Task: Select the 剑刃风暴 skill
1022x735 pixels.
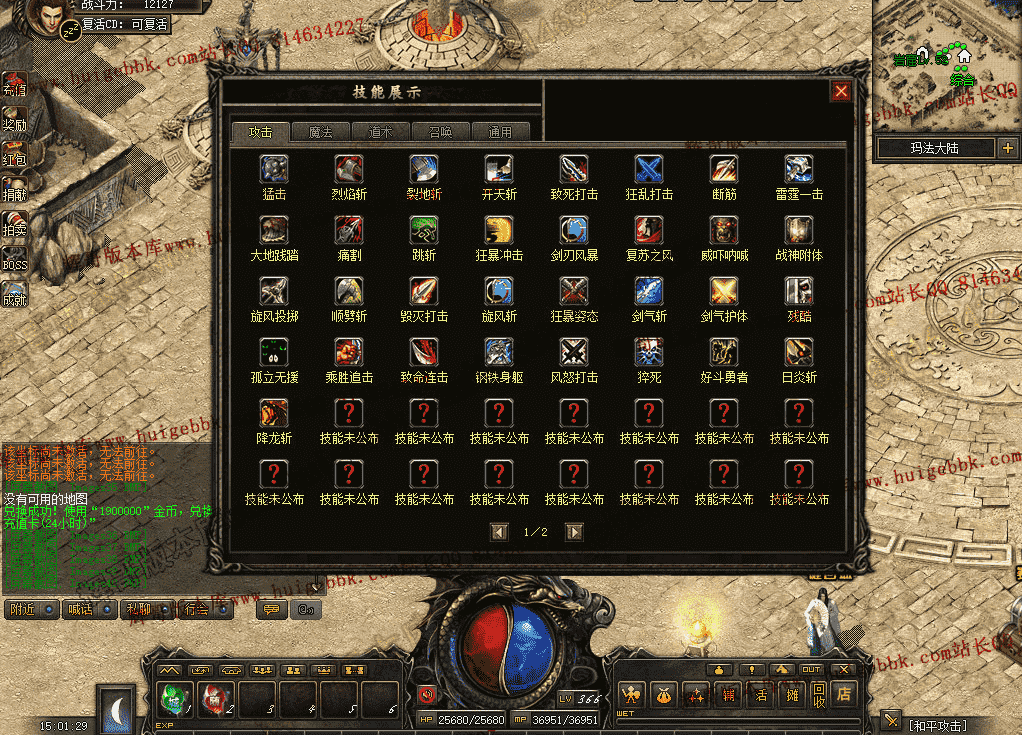Action: pyautogui.click(x=574, y=230)
